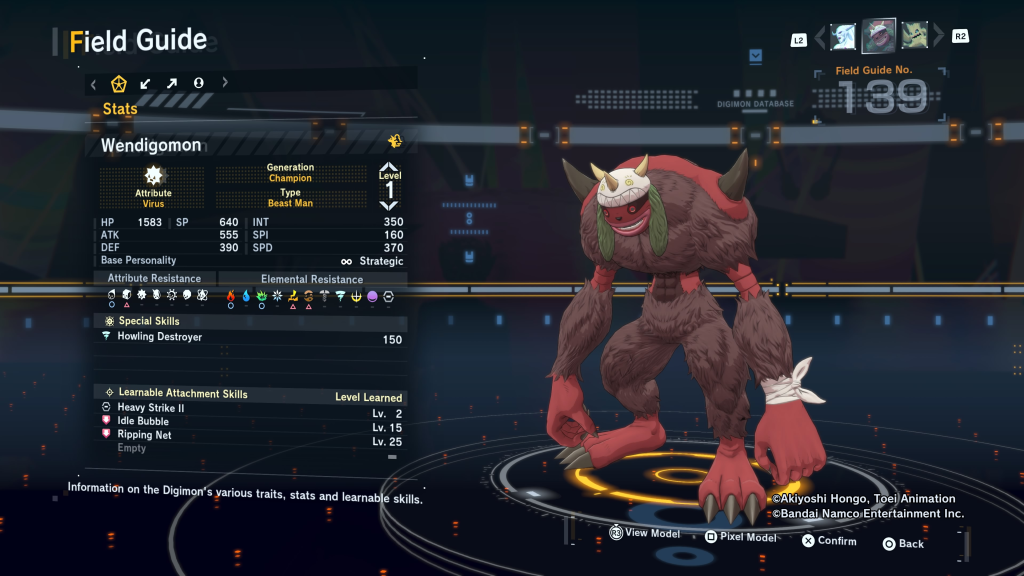This screenshot has height=576, width=1024.
Task: Open the up-right arrow tab
Action: [171, 83]
